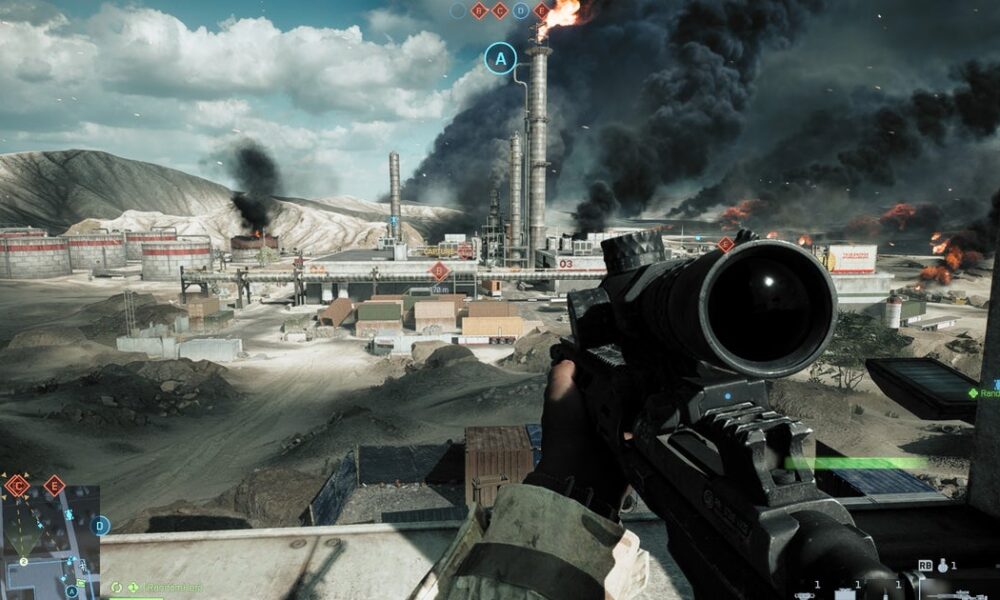Pick the E flag in the top capture bar
This screenshot has height=600, width=1000.
pos(542,11)
